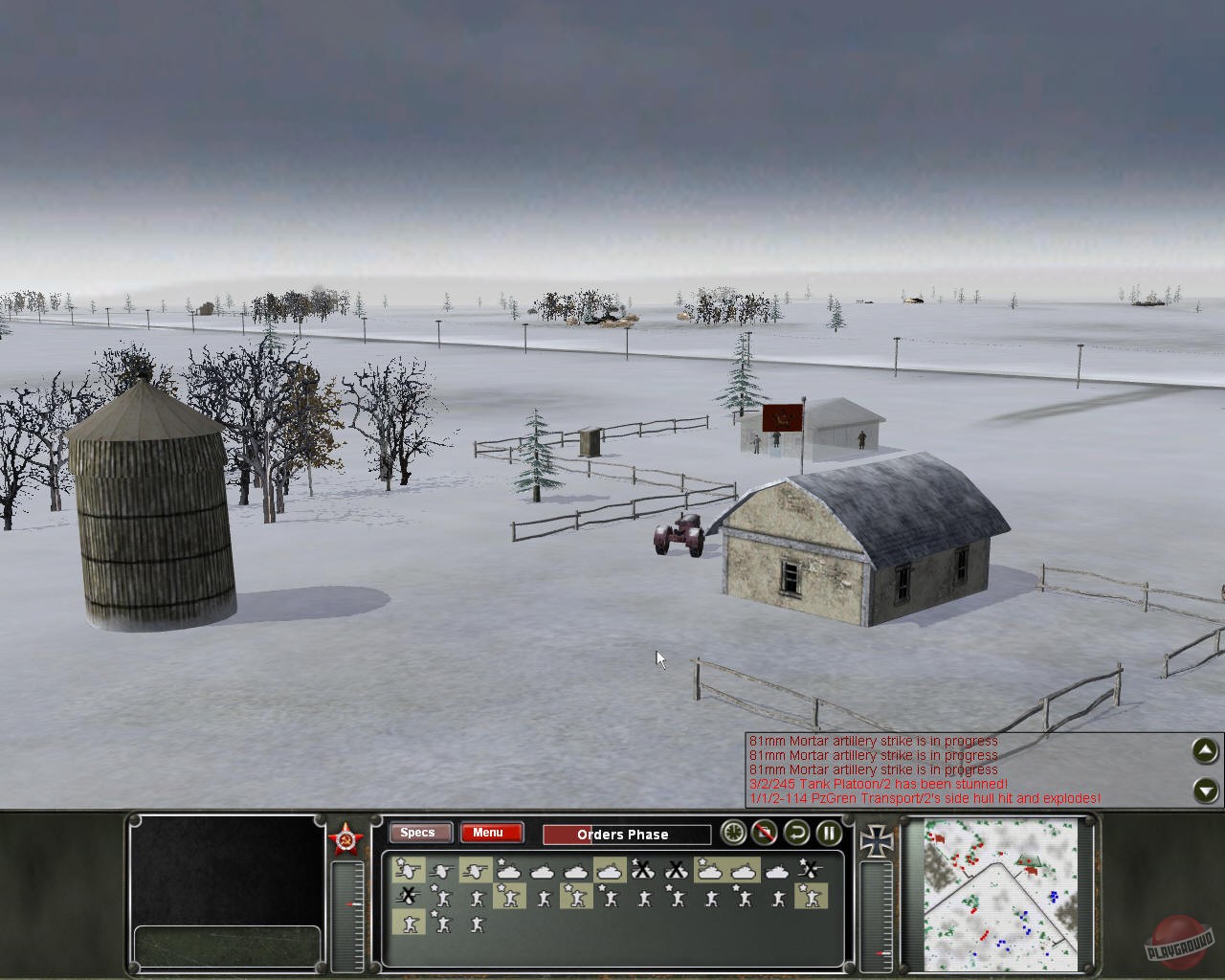The width and height of the screenshot is (1225, 980).
Task: Click the undo arrow icon
Action: pos(795,835)
